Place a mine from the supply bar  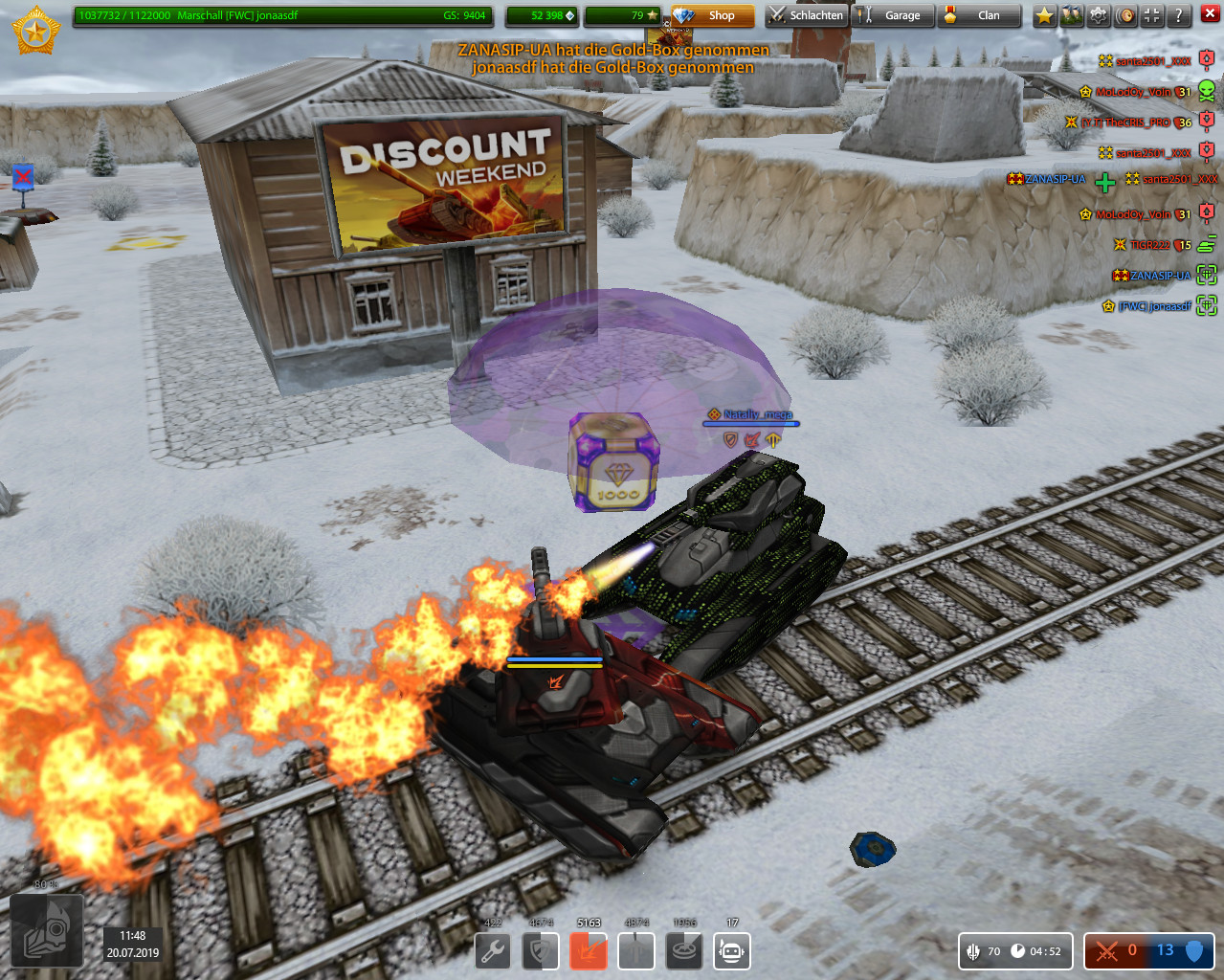click(x=684, y=951)
